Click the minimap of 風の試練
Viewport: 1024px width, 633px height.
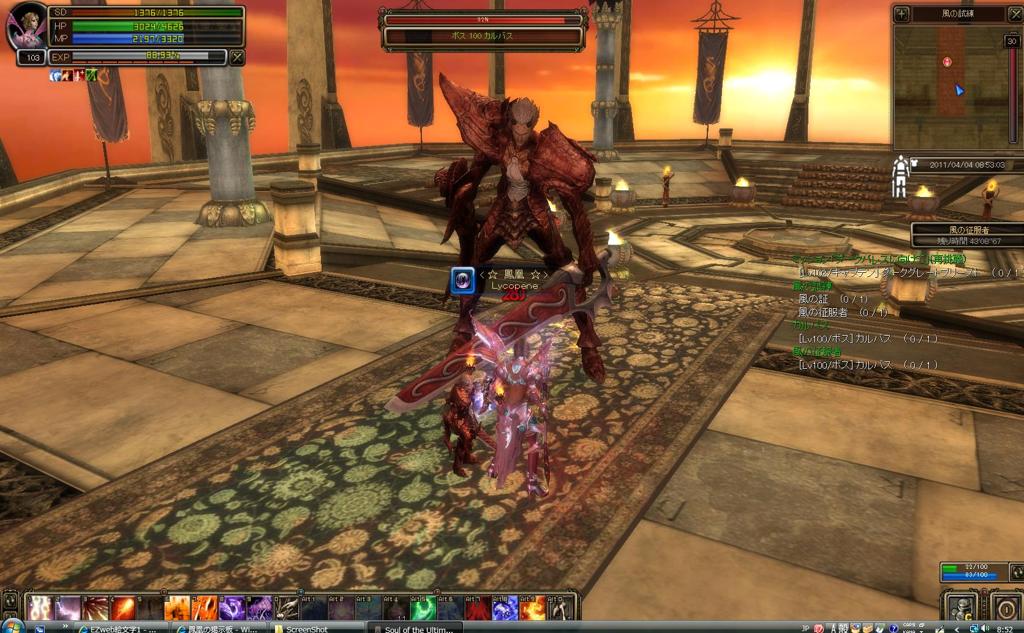click(946, 85)
